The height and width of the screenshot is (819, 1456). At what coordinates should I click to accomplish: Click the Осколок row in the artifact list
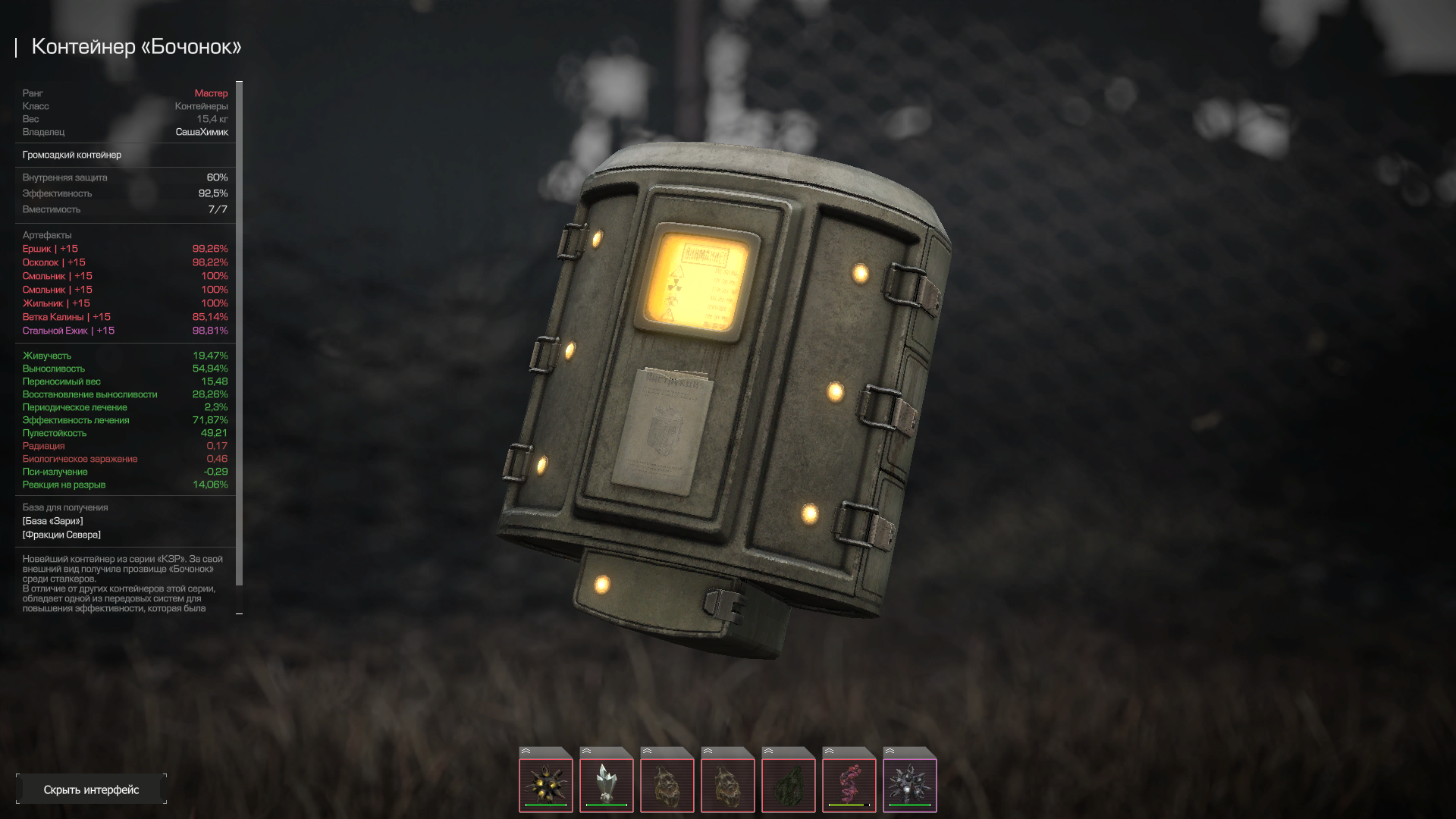click(x=54, y=262)
